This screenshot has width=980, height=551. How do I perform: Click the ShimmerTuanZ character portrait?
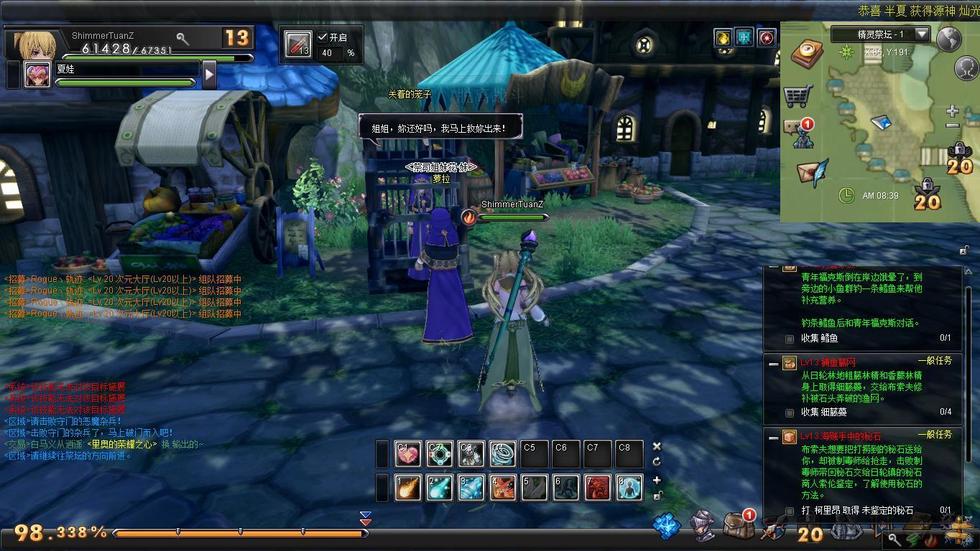coord(31,43)
